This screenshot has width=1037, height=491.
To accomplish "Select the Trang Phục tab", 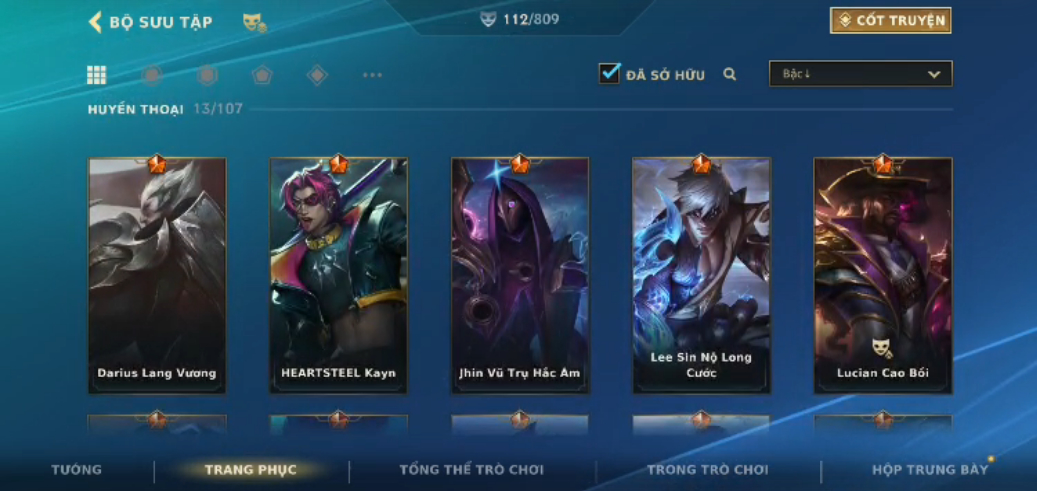I will (250, 470).
